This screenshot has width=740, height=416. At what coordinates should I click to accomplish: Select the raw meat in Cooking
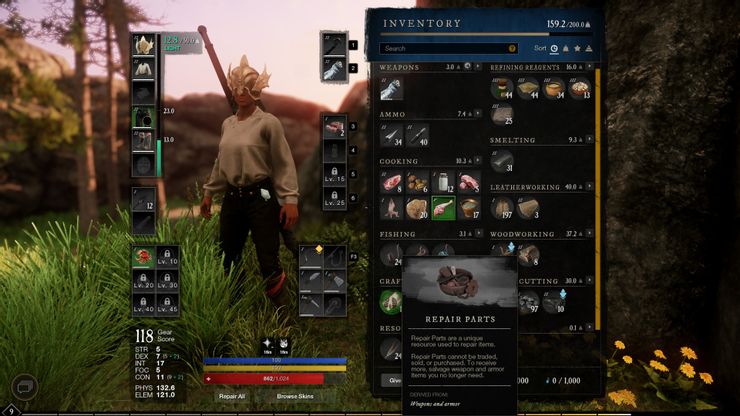click(391, 182)
